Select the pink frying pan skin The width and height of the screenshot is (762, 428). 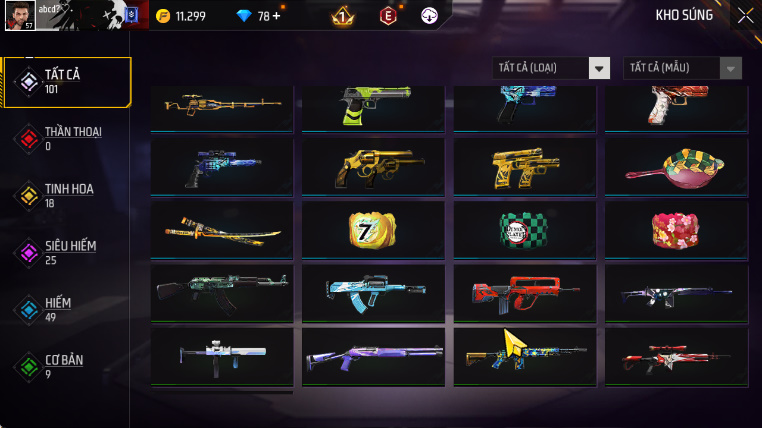pos(677,166)
